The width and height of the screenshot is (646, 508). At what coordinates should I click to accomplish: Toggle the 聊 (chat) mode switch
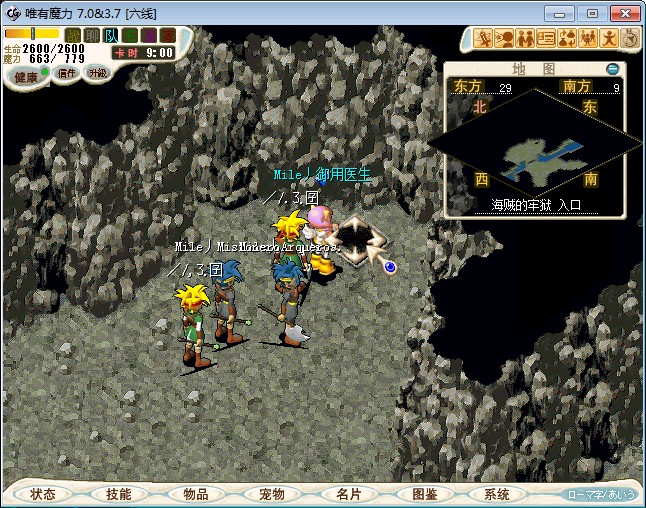coord(91,36)
